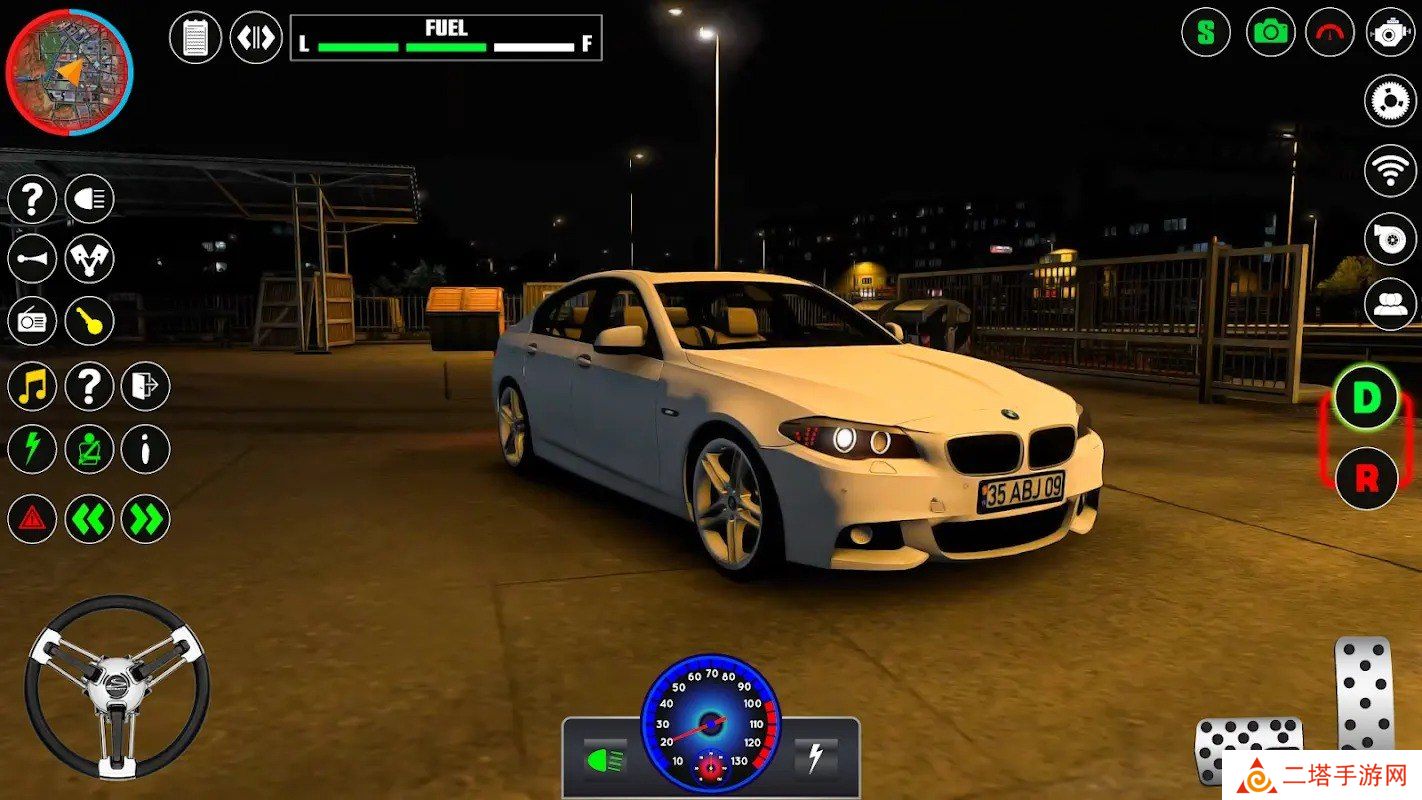
Task: Switch on the left turn signal
Action: pyautogui.click(x=90, y=519)
